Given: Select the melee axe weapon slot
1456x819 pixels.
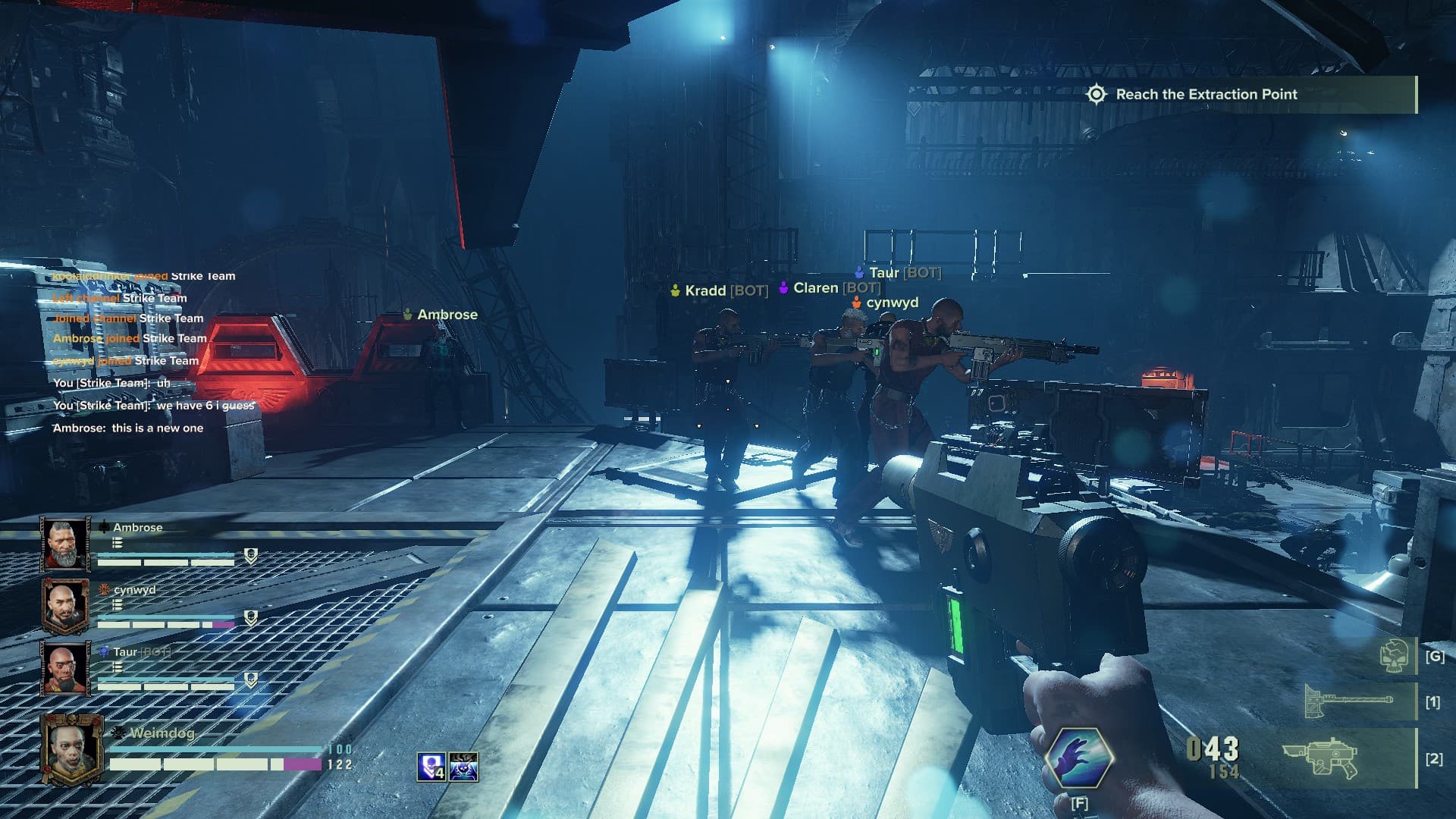Looking at the screenshot, I should [1348, 702].
